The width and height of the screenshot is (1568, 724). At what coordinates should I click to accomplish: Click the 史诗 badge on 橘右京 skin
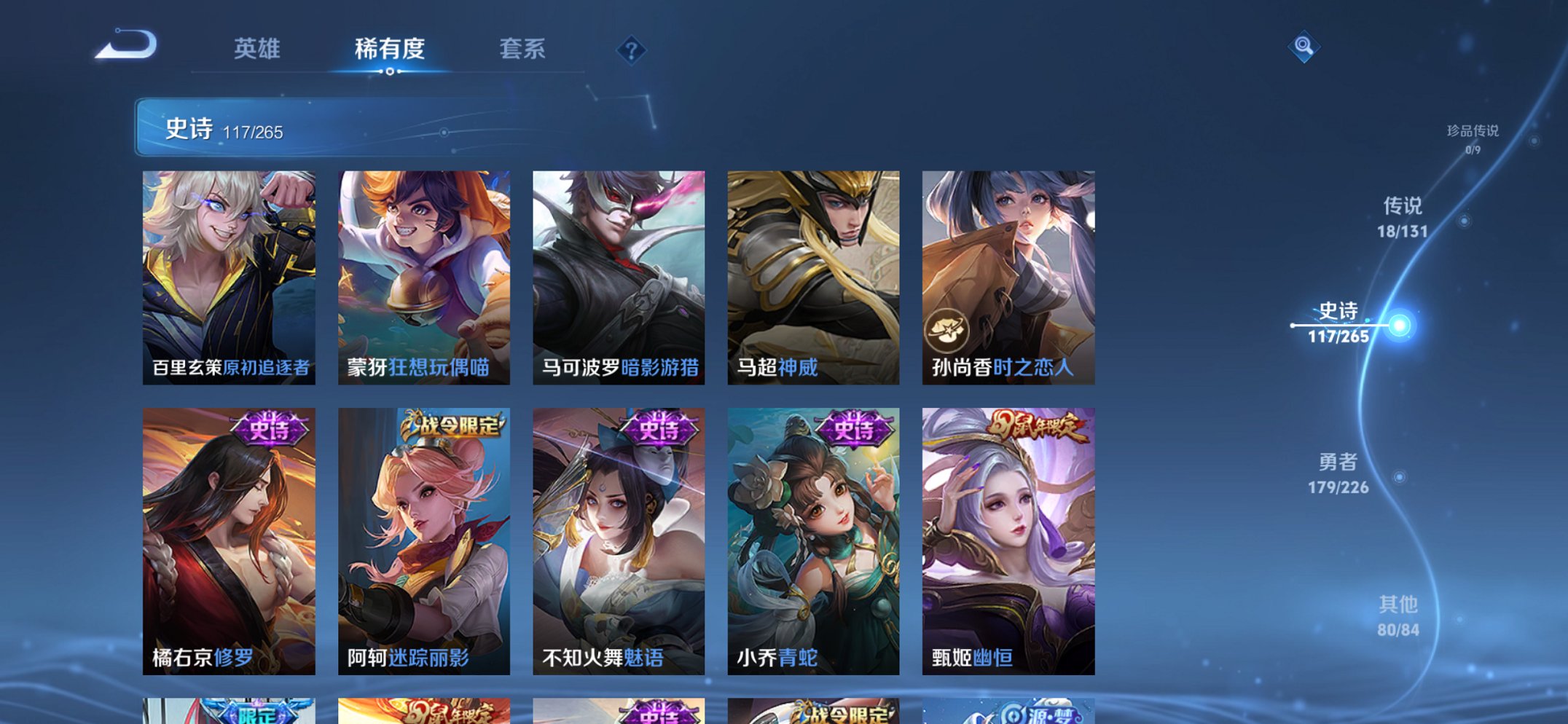click(269, 429)
